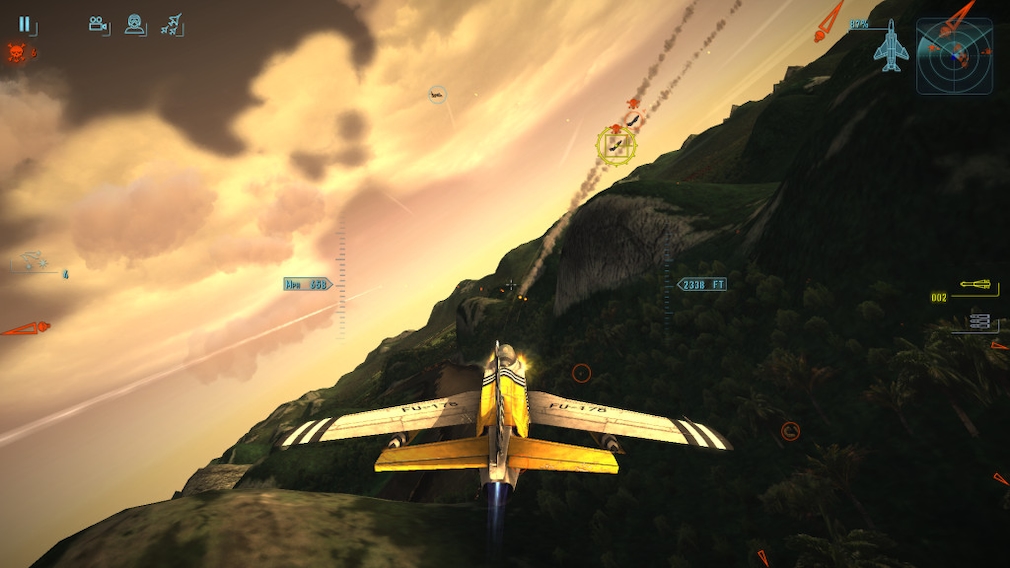
Task: Click the wingman jet icon on left edge
Action: point(34,261)
